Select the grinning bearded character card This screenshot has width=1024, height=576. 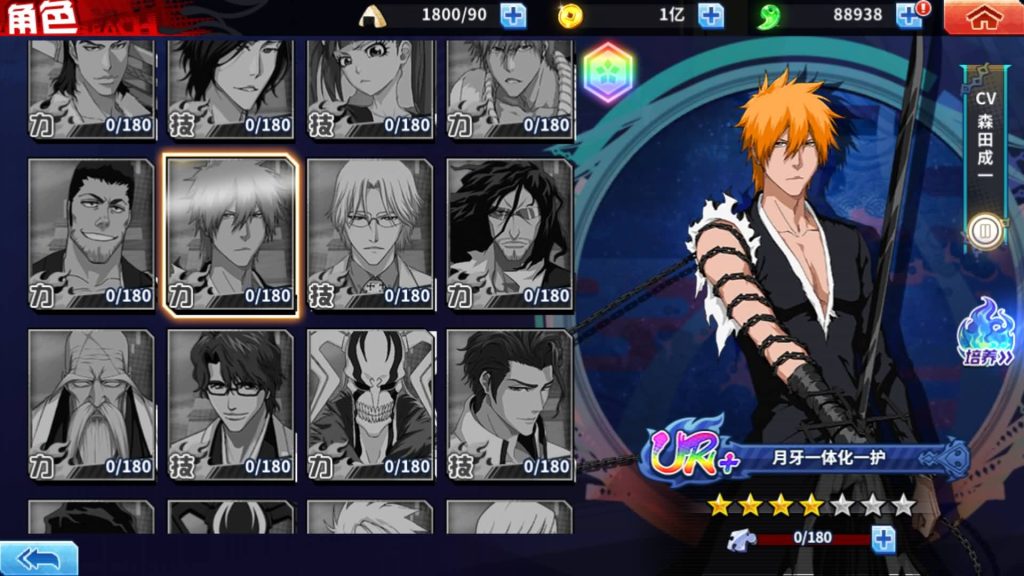point(92,236)
